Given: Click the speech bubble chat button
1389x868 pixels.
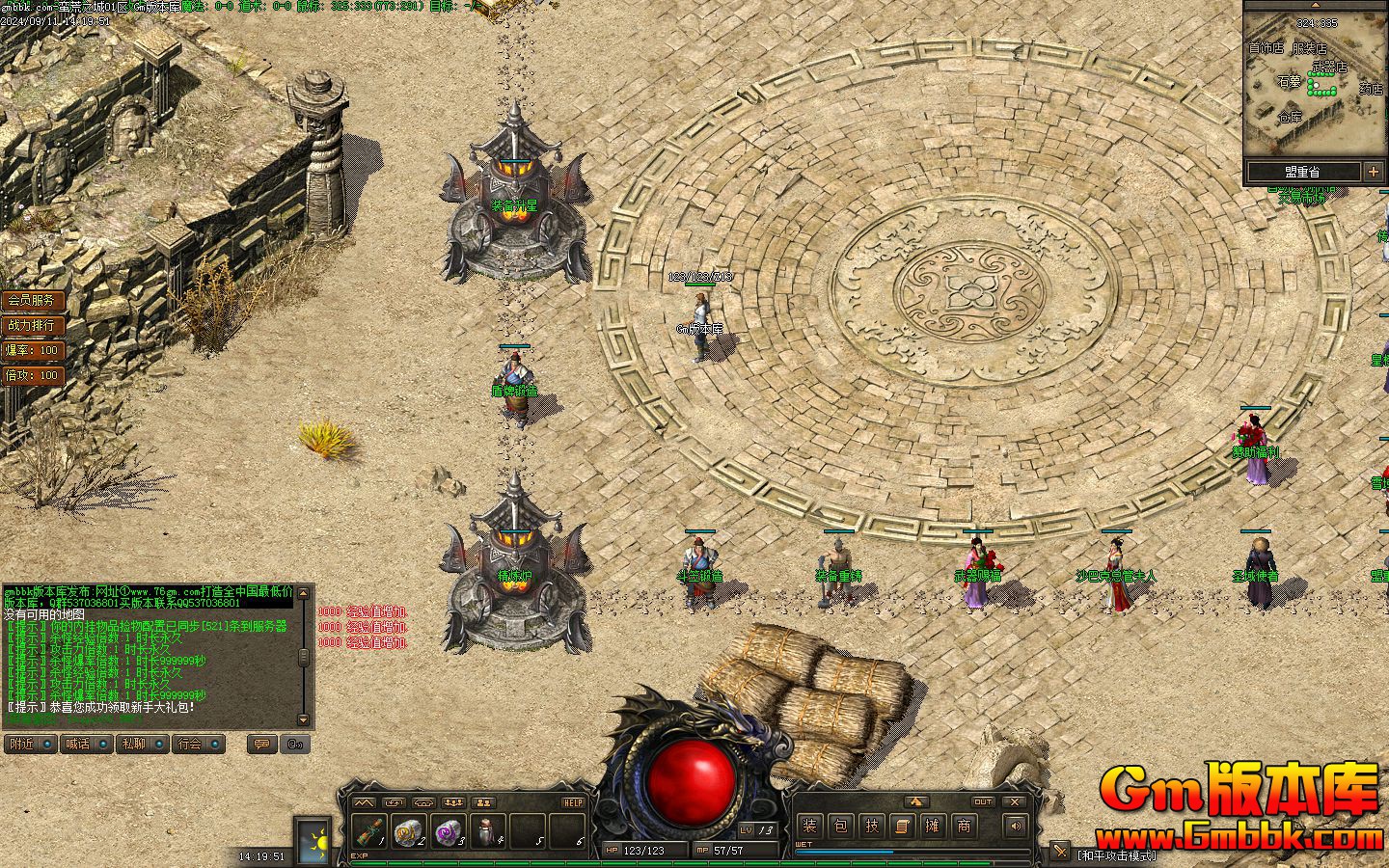Looking at the screenshot, I should tap(259, 744).
